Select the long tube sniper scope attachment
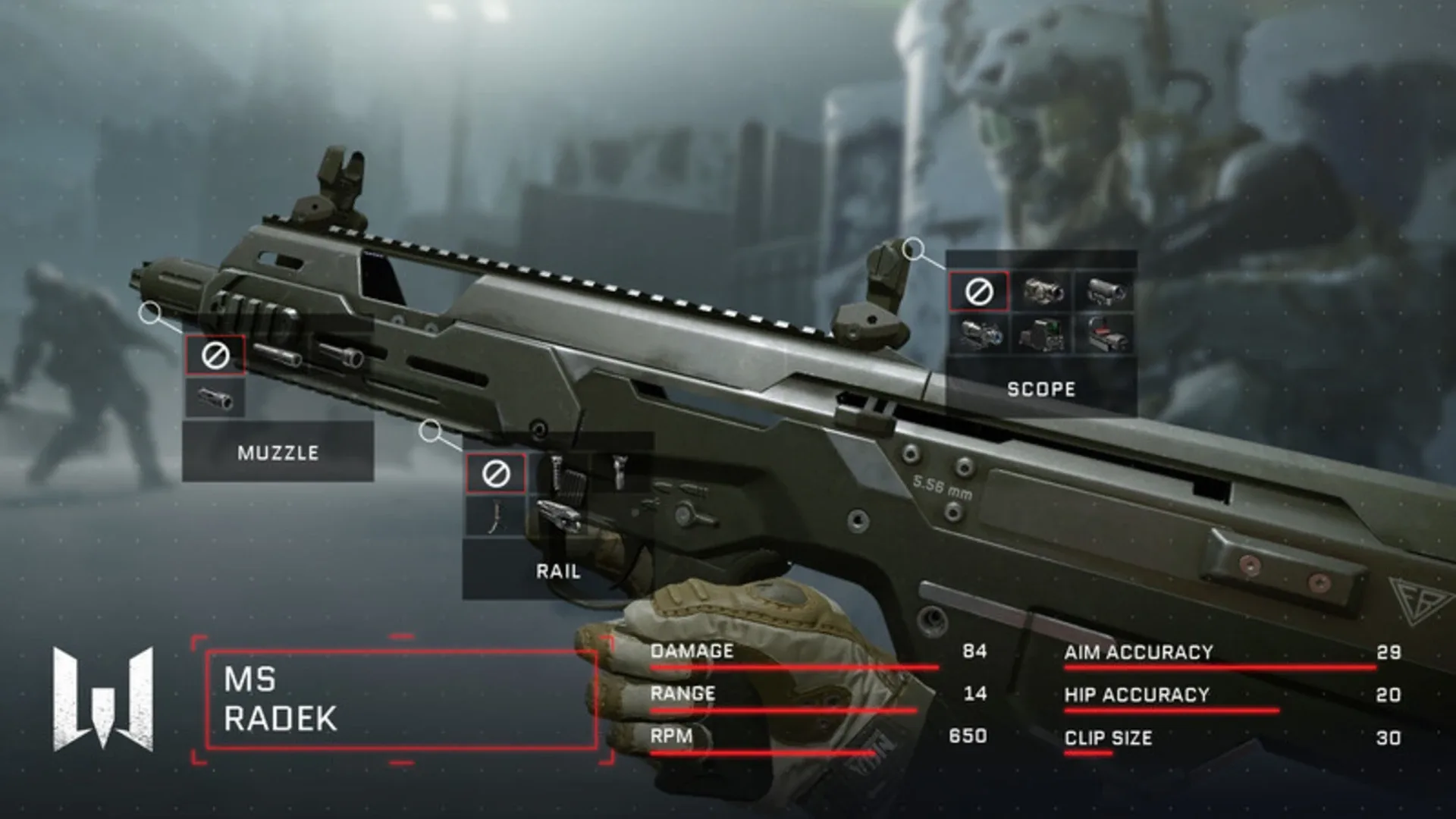Screen dimensions: 1456x819 [1103, 292]
